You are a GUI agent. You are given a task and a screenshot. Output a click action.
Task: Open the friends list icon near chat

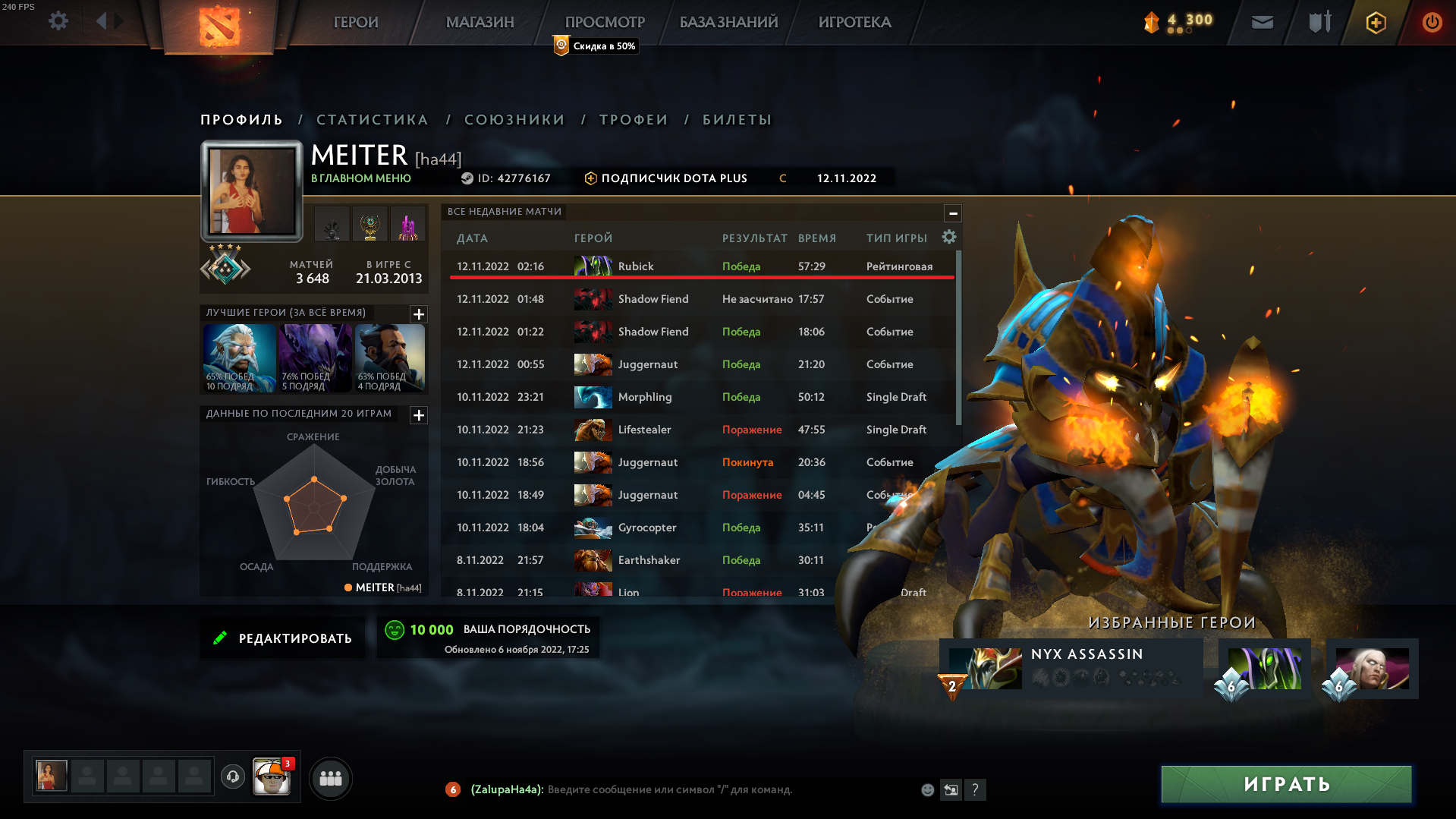[330, 778]
